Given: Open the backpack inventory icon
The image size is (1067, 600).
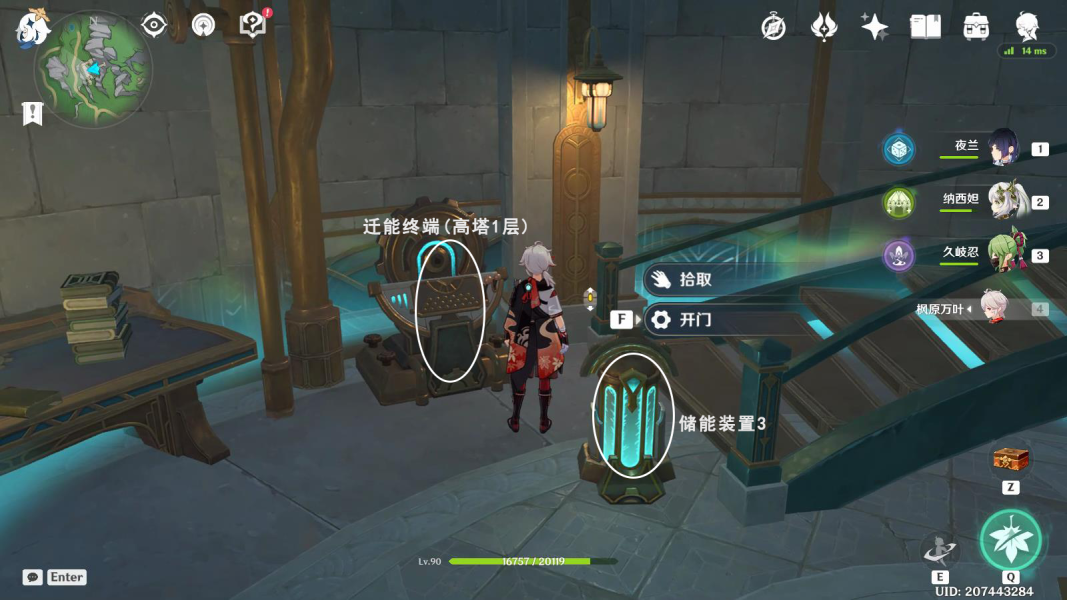Looking at the screenshot, I should (x=976, y=27).
